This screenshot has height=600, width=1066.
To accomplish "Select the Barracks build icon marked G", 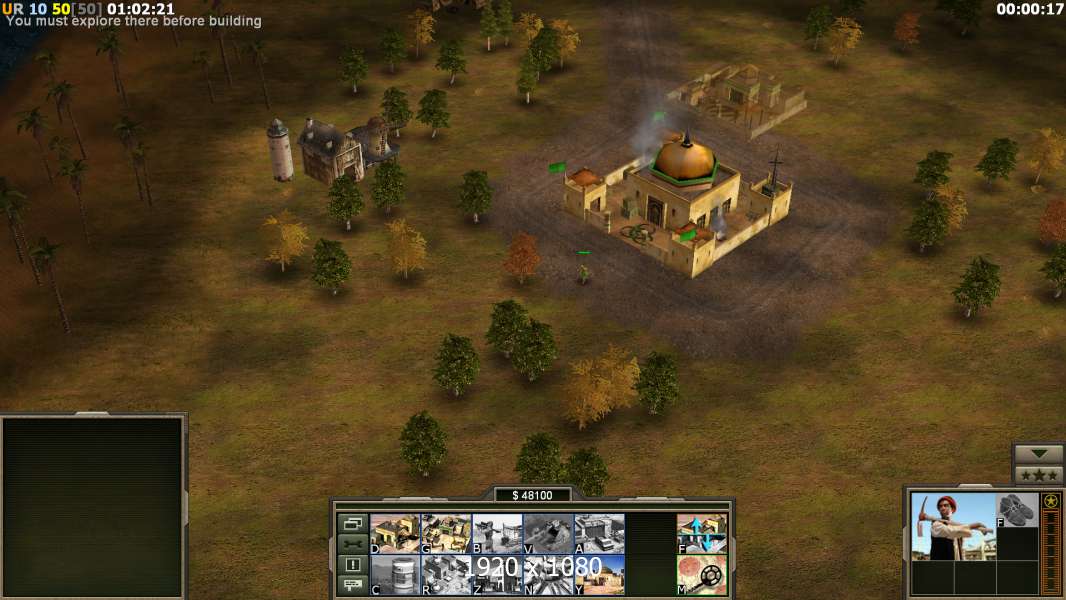I will [x=446, y=534].
